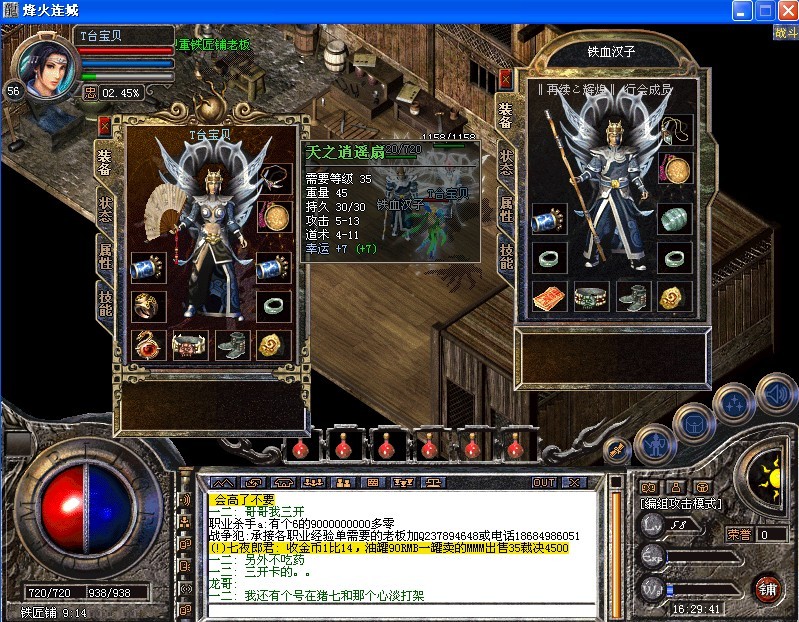Screen dimensions: 799x622
Task: Close the 铁血汉子 equipment panel
Action: pos(505,78)
